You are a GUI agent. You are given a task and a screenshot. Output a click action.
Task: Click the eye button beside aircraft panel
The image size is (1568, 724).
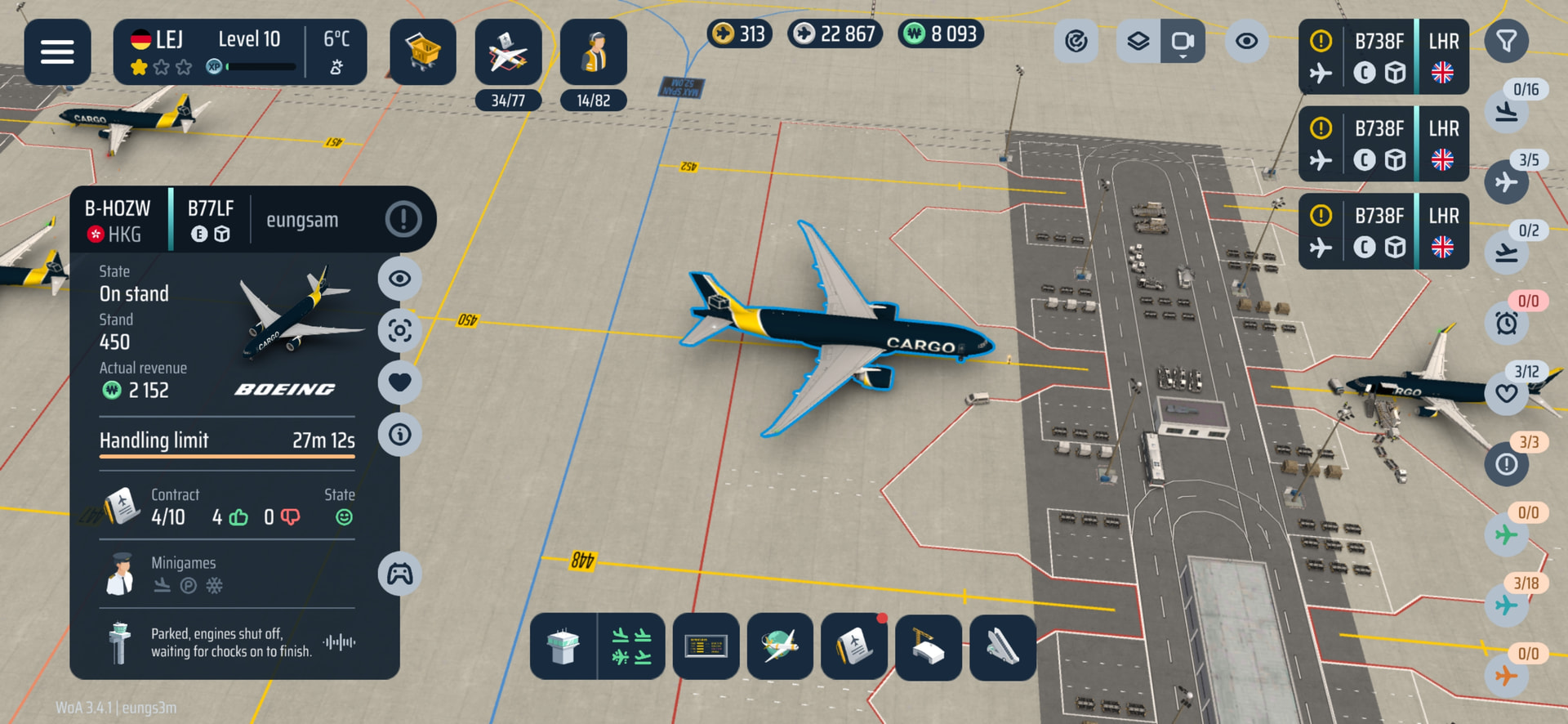click(x=399, y=279)
